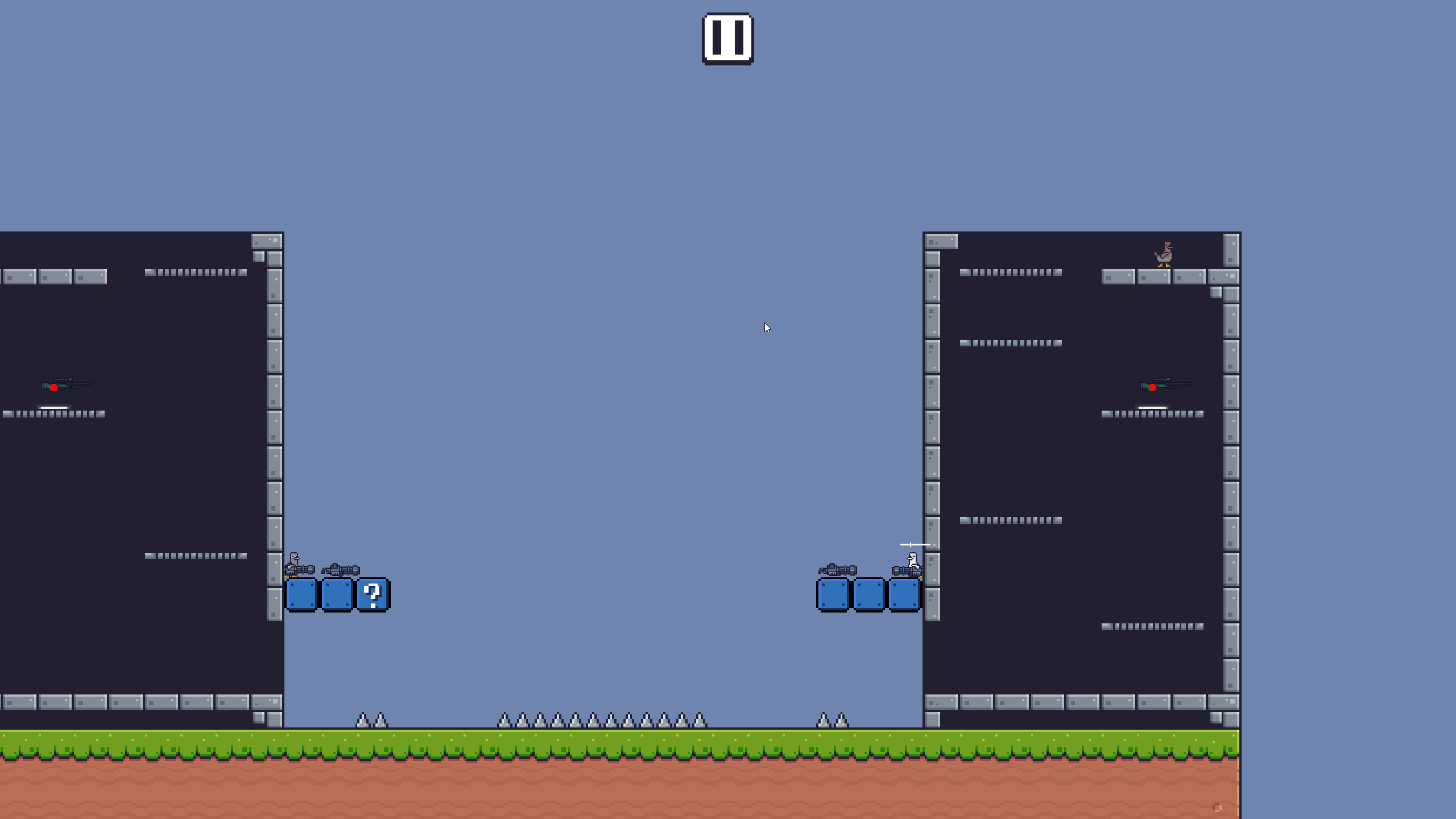Pick up the spare minigun beside the pigeon
The width and height of the screenshot is (1456, 819).
(x=341, y=570)
